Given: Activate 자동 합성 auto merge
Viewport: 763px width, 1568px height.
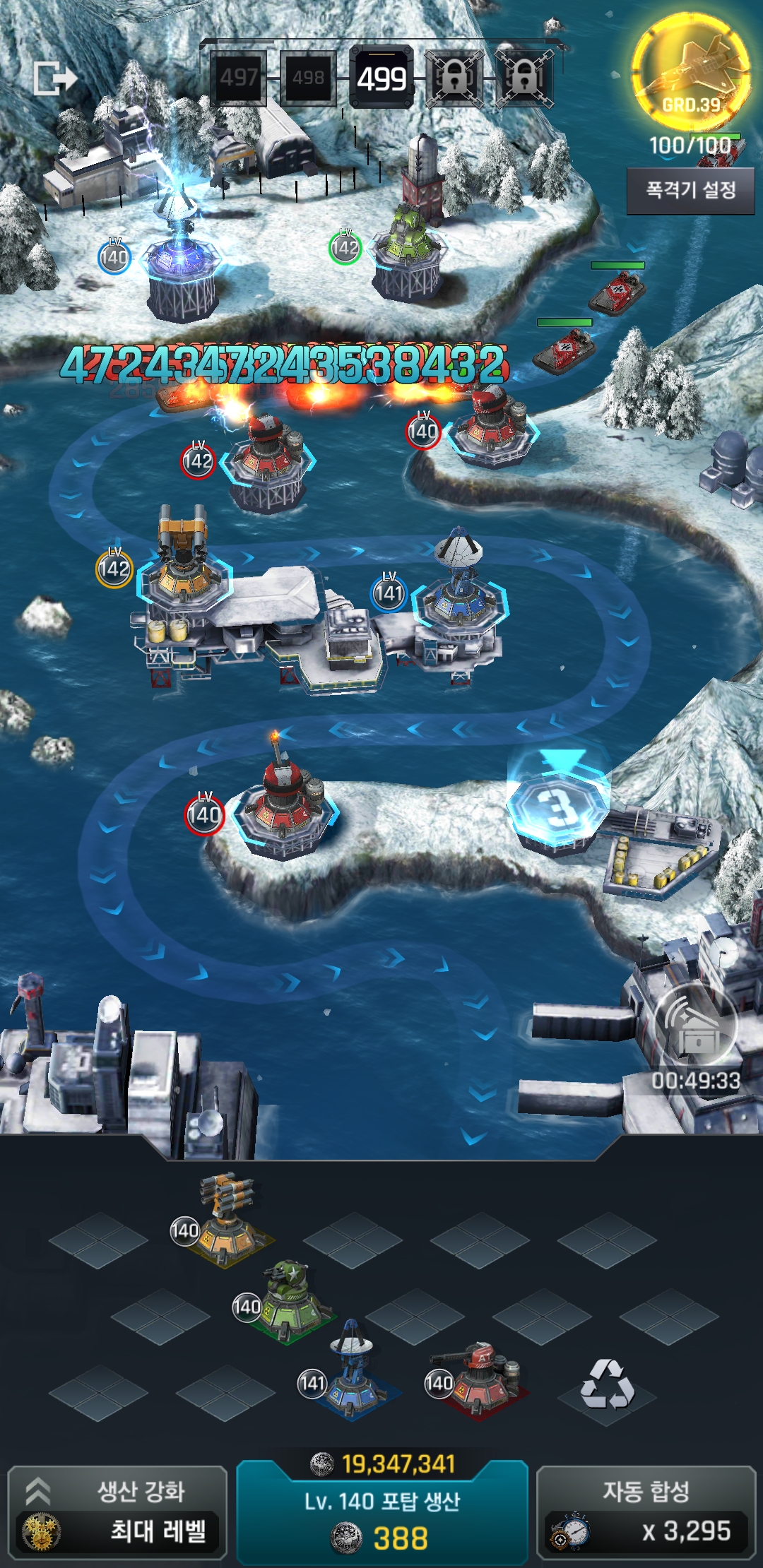Looking at the screenshot, I should point(646,1512).
